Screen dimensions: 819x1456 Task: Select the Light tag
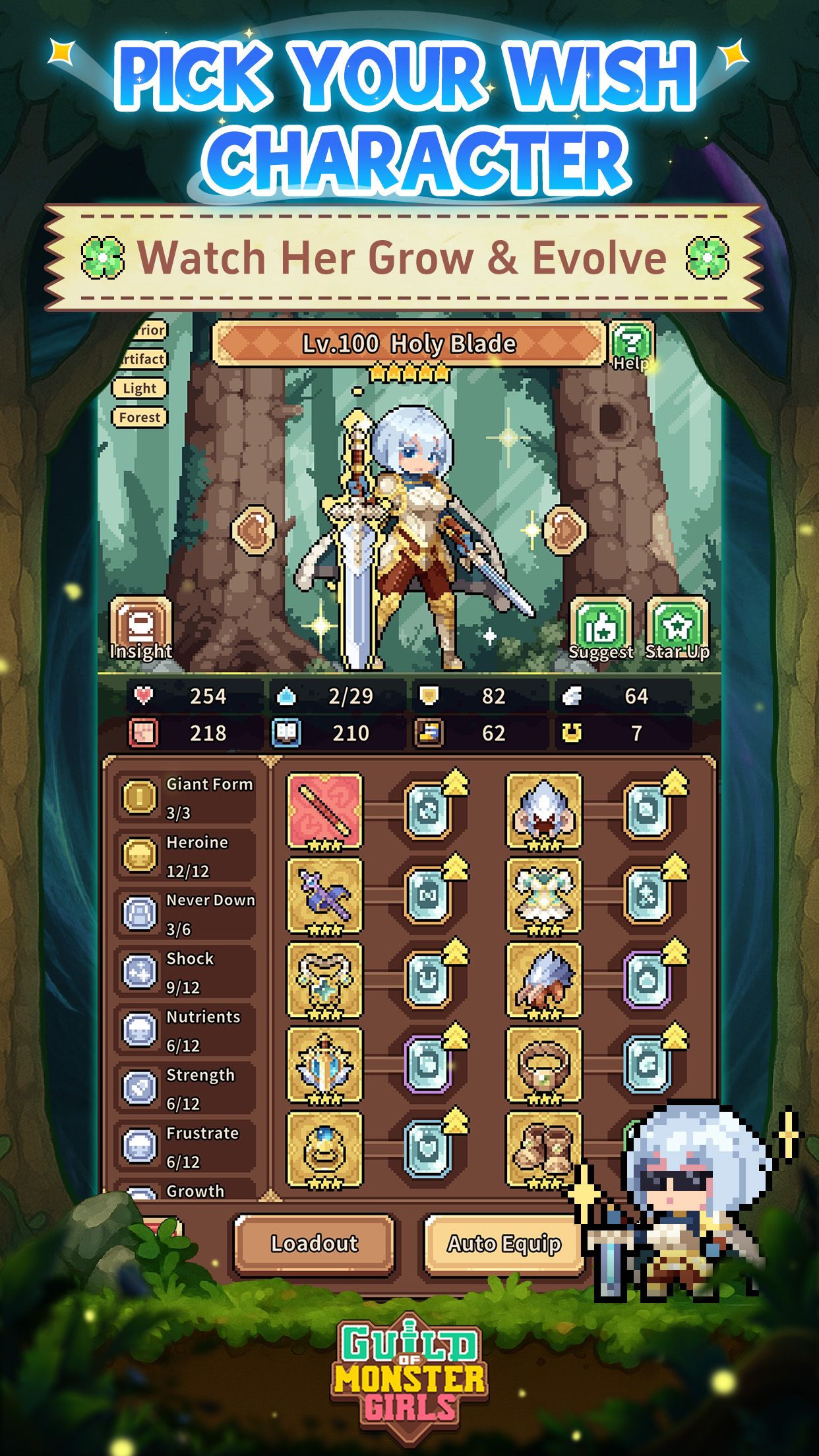pyautogui.click(x=139, y=388)
